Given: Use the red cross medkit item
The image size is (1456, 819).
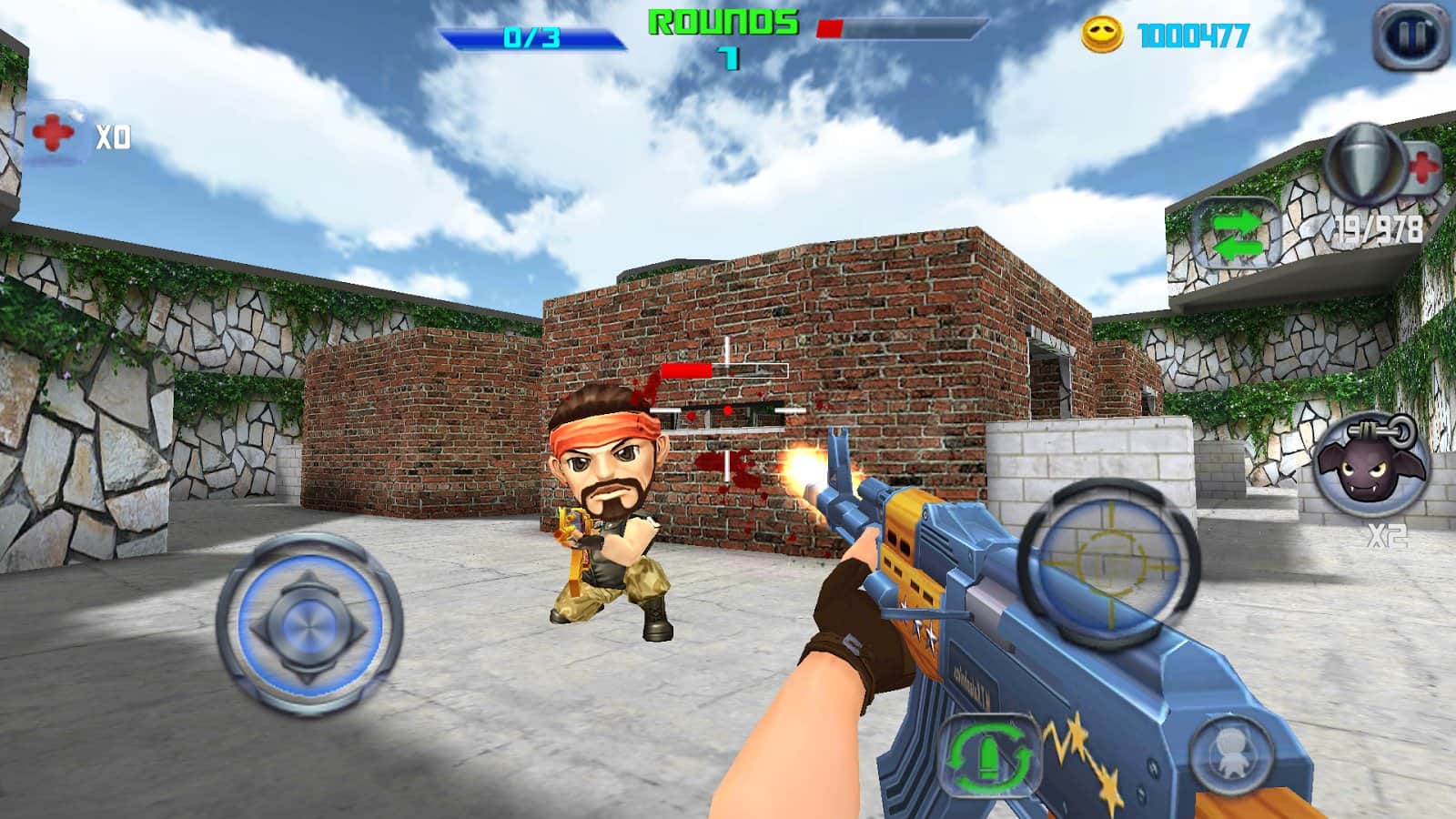Looking at the screenshot, I should tap(55, 135).
